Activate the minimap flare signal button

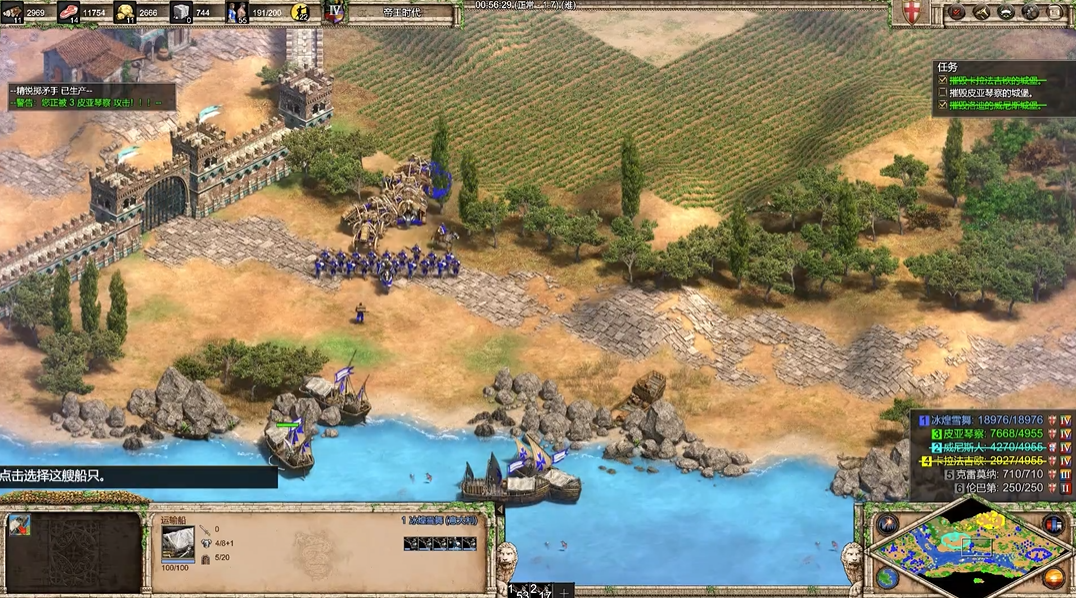pos(887,524)
